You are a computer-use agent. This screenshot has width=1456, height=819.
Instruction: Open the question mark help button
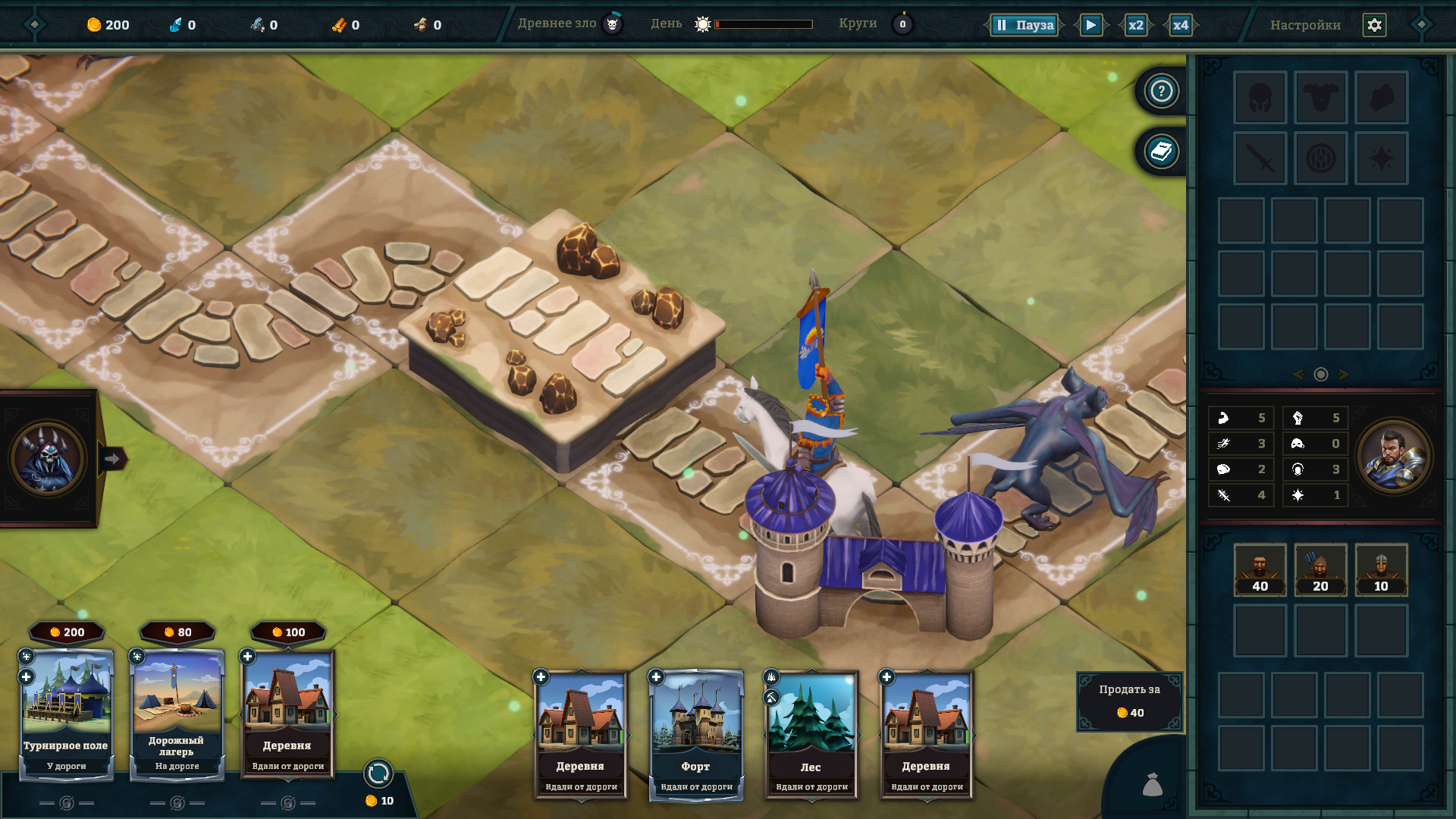[1161, 91]
